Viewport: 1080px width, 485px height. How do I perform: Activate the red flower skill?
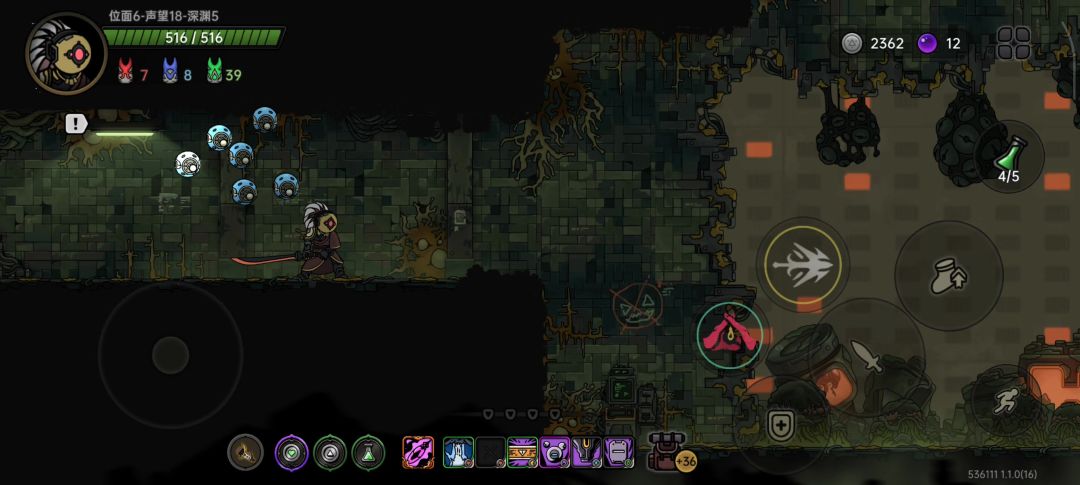[x=732, y=335]
